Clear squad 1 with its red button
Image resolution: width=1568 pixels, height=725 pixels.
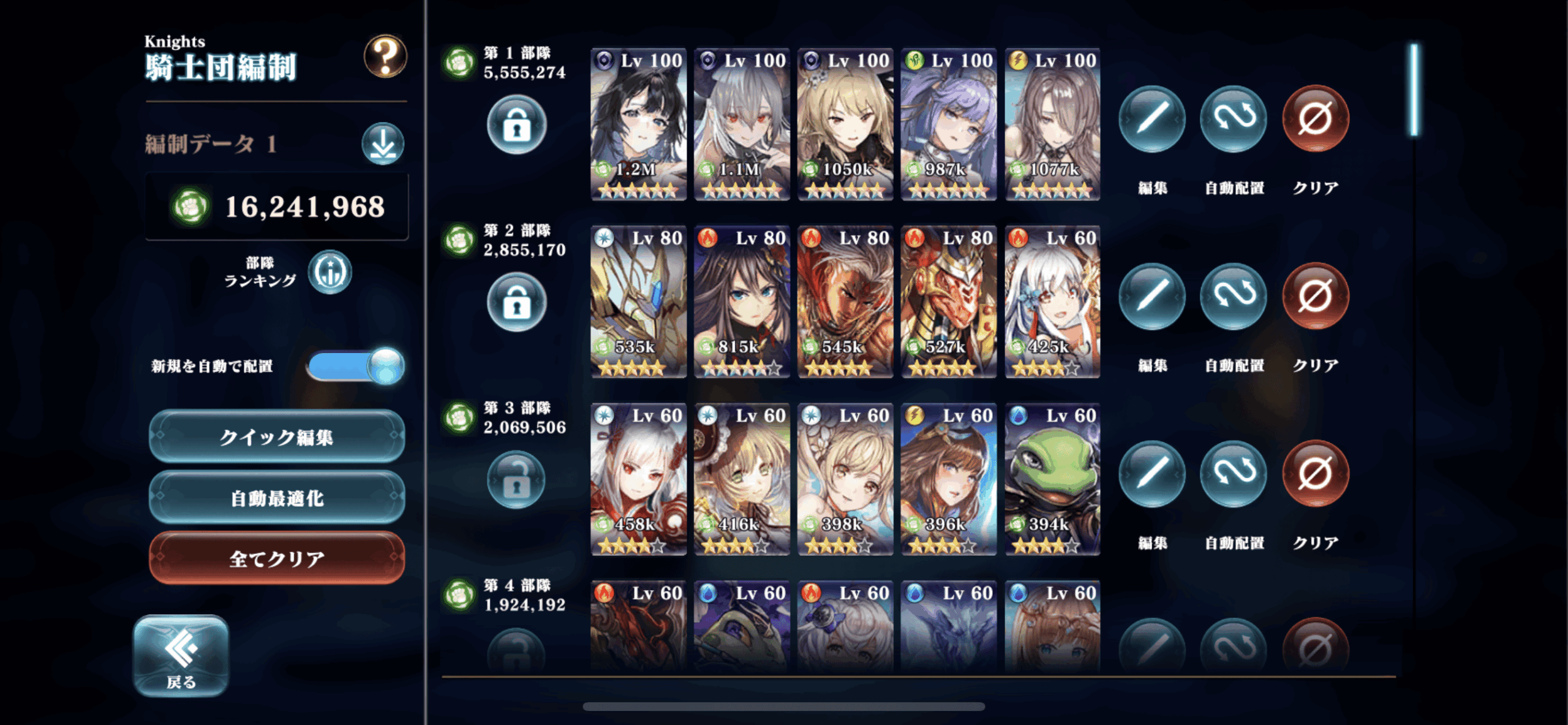(x=1315, y=119)
